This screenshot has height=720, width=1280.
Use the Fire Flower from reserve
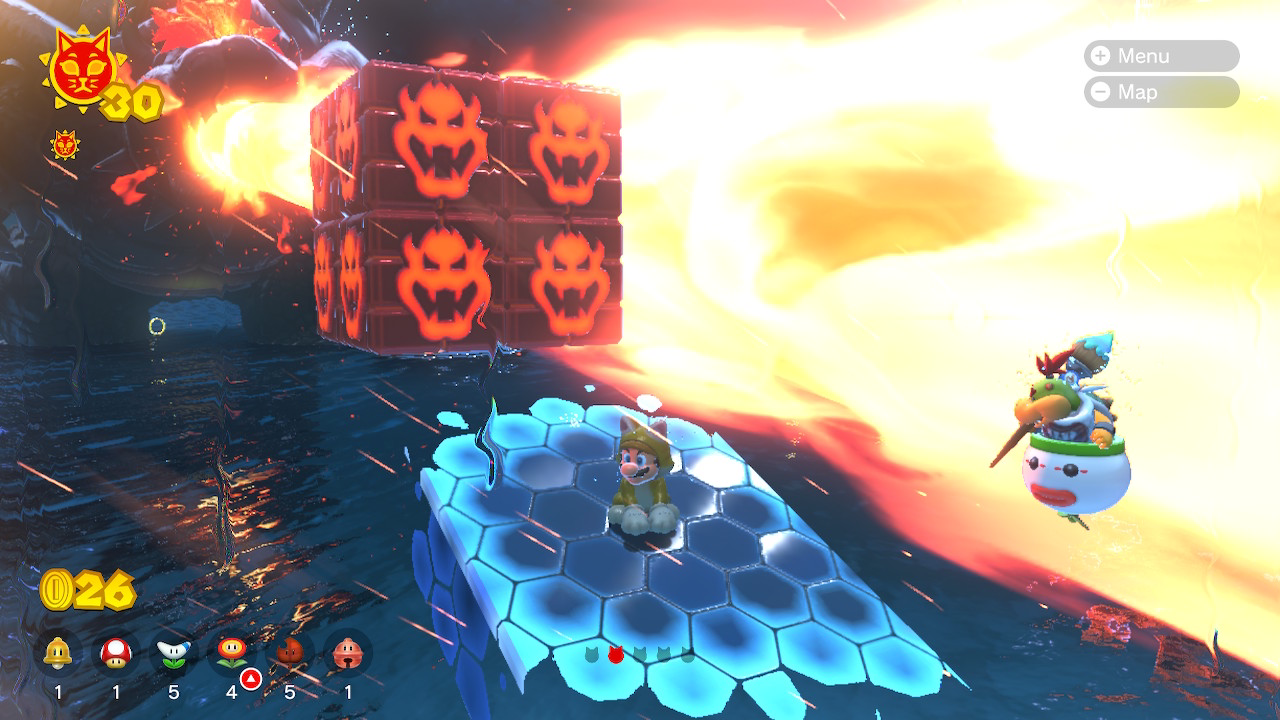point(232,654)
